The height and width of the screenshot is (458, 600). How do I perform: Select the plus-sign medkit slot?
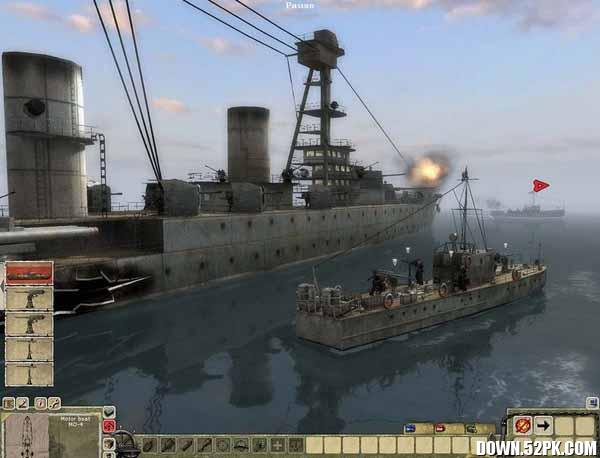tap(277, 445)
